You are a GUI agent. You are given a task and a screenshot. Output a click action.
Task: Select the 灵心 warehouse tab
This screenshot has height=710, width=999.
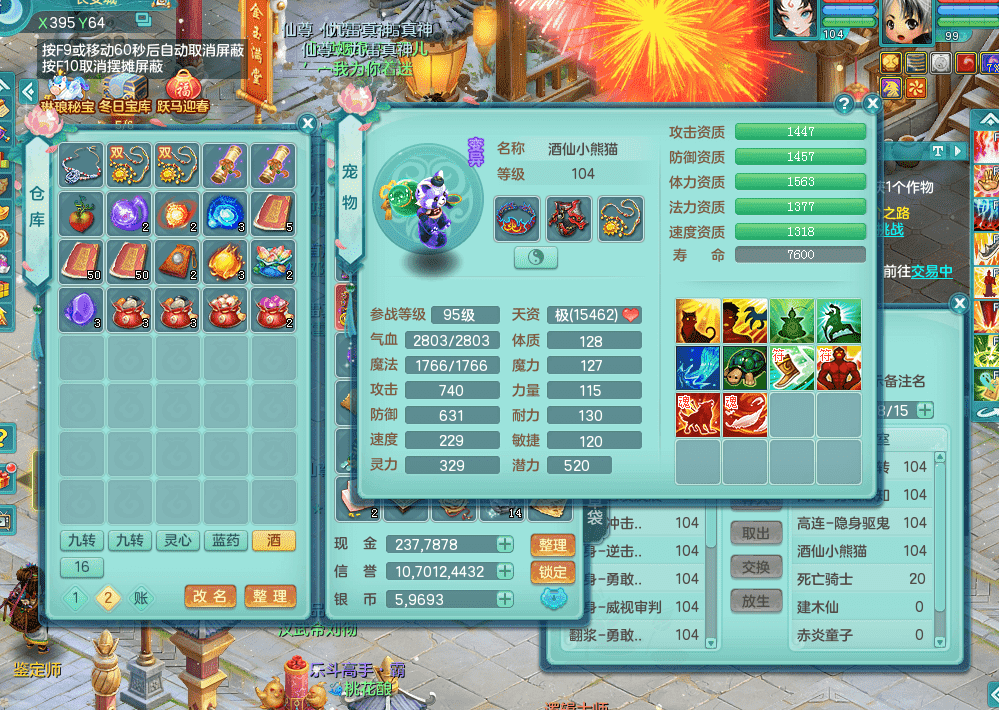(x=178, y=540)
